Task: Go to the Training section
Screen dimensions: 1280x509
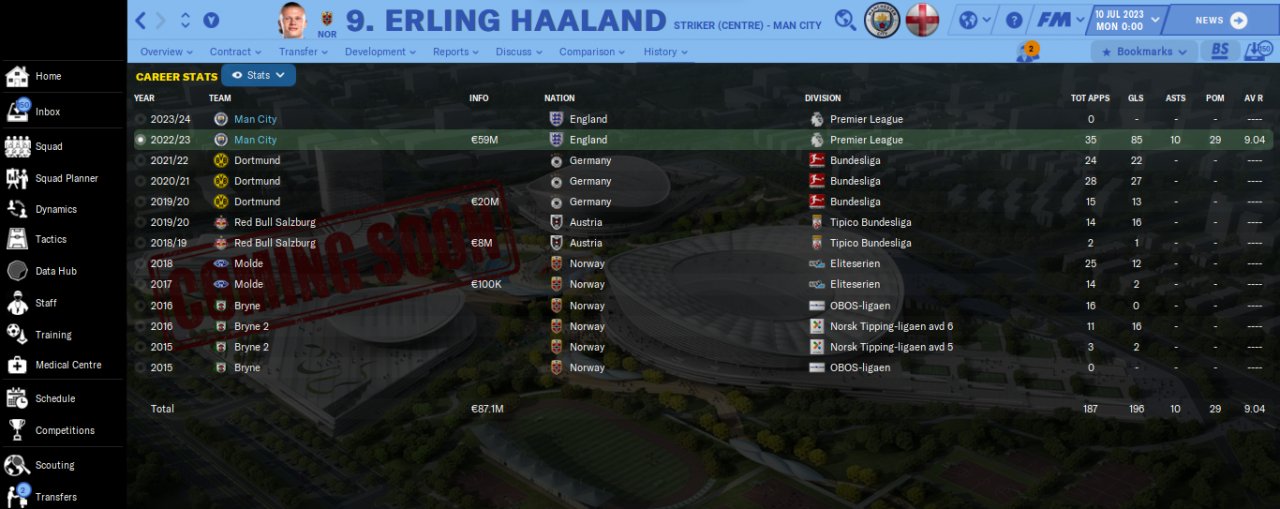Action: 53,335
